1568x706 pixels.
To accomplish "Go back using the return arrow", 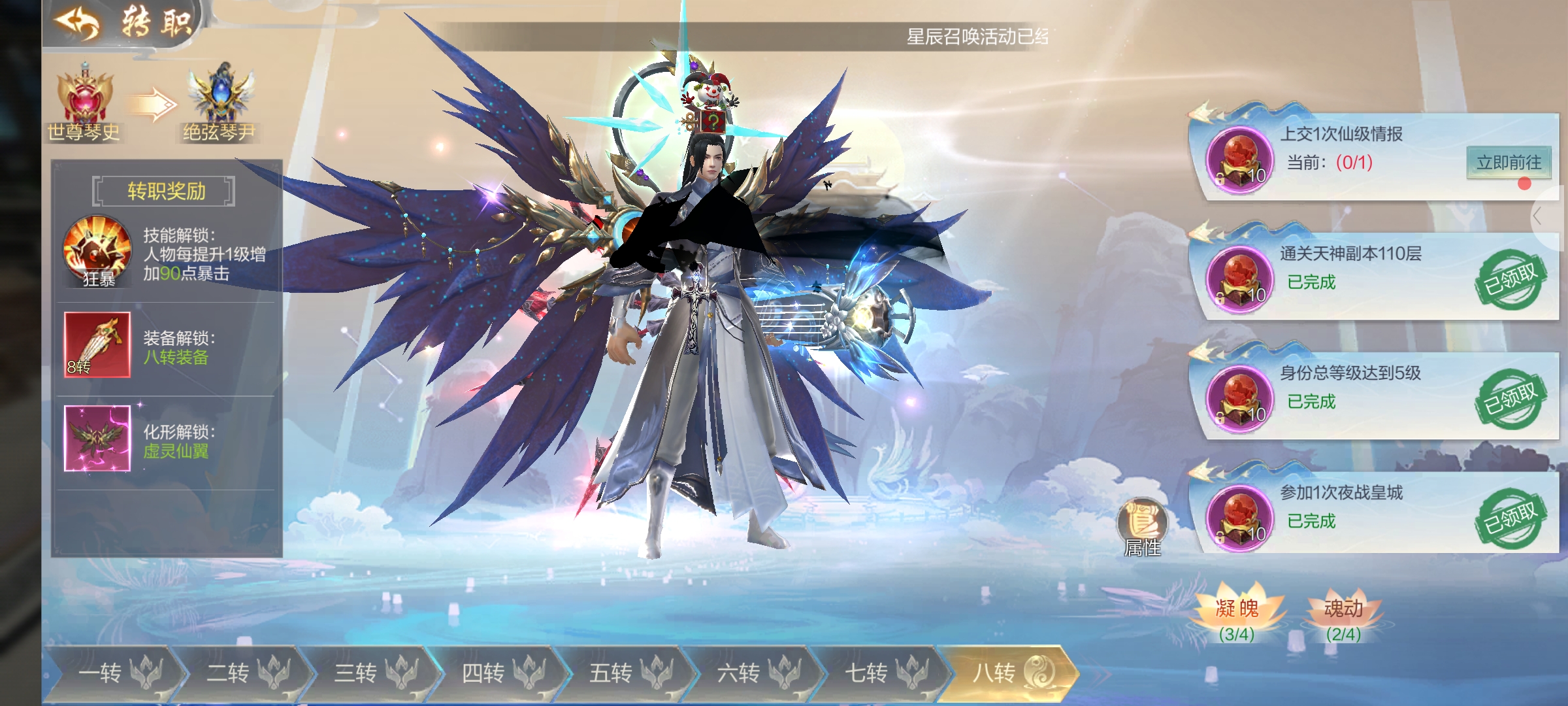I will tap(78, 22).
